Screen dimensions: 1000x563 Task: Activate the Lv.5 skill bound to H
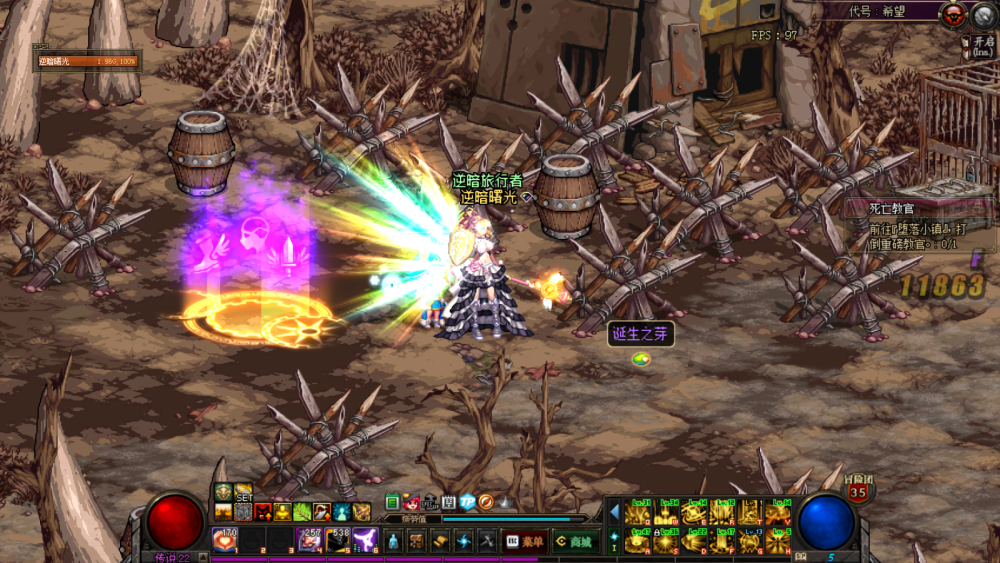click(x=778, y=541)
